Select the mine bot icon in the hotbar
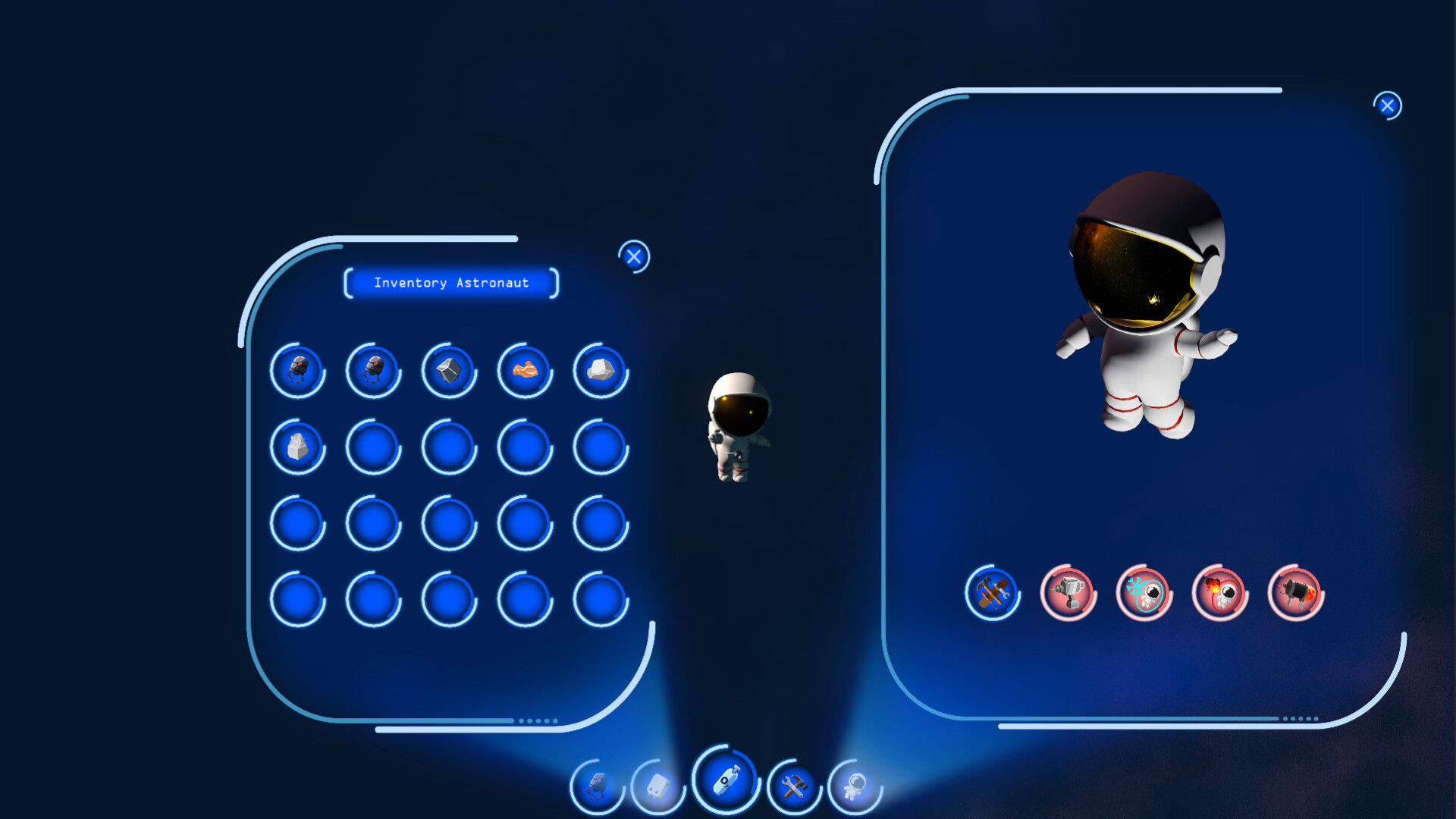The height and width of the screenshot is (819, 1456). (597, 786)
